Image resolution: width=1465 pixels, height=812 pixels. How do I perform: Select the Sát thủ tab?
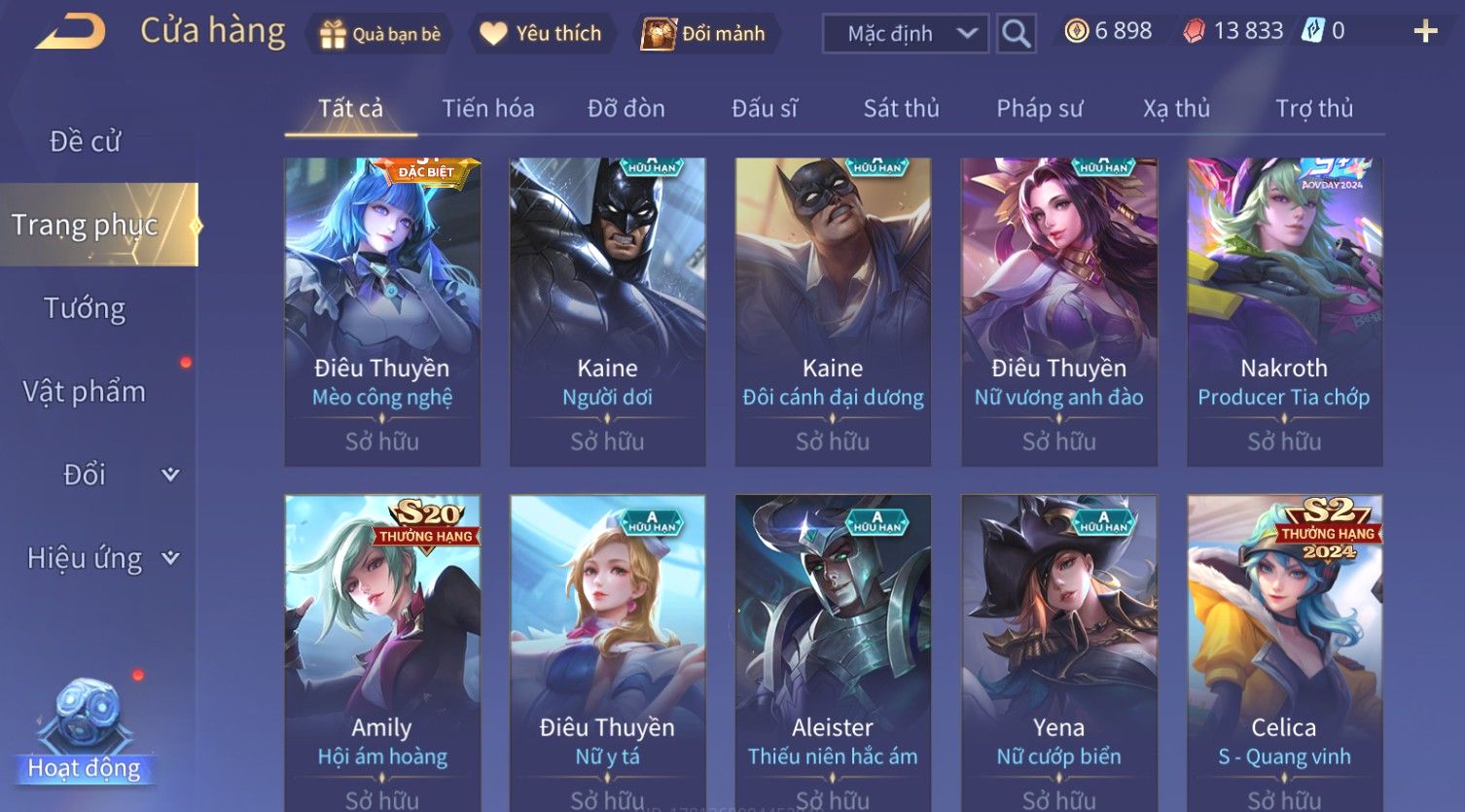tap(901, 109)
